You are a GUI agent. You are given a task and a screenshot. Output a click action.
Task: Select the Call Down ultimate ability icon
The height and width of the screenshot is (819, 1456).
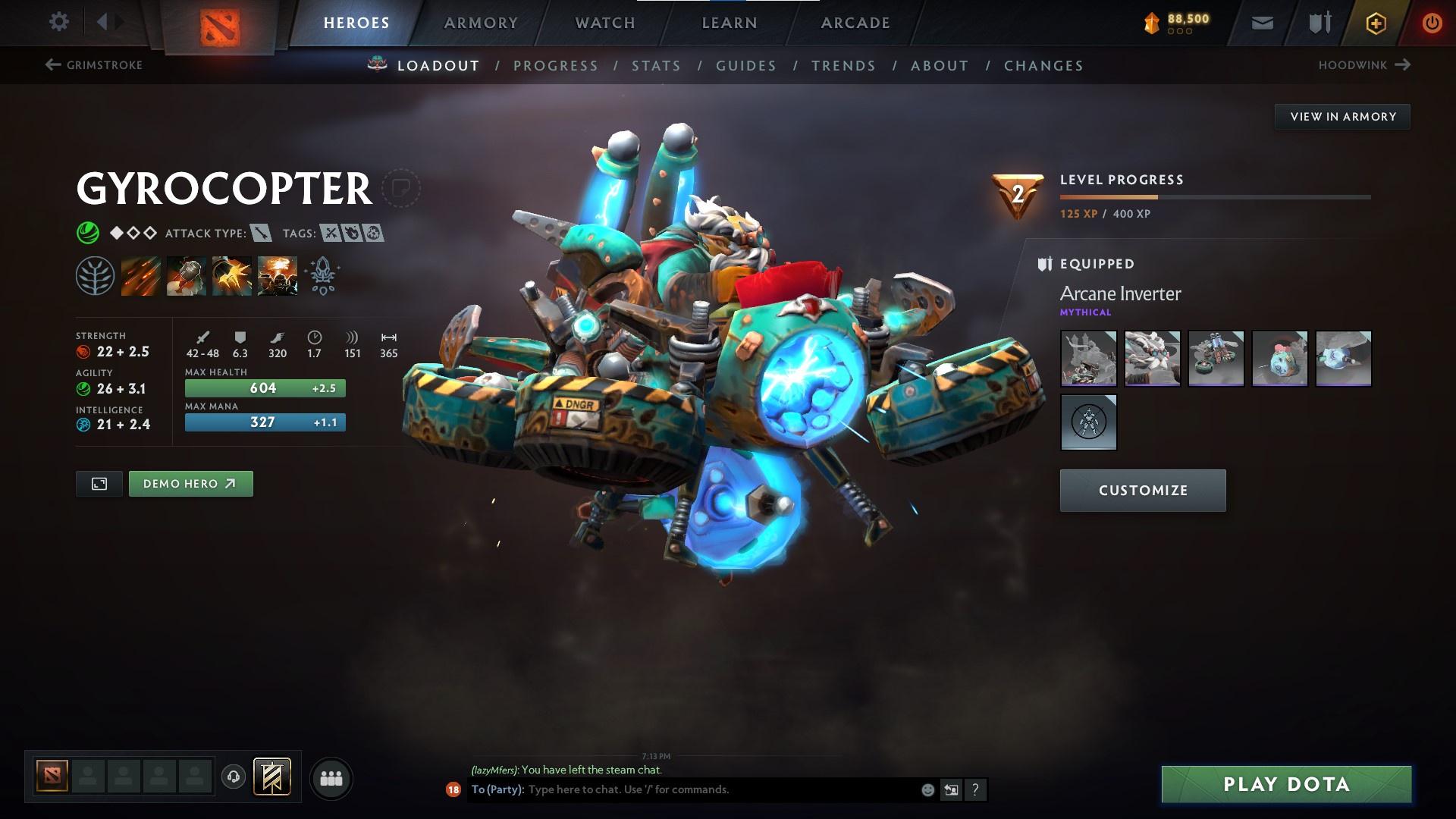(x=278, y=275)
